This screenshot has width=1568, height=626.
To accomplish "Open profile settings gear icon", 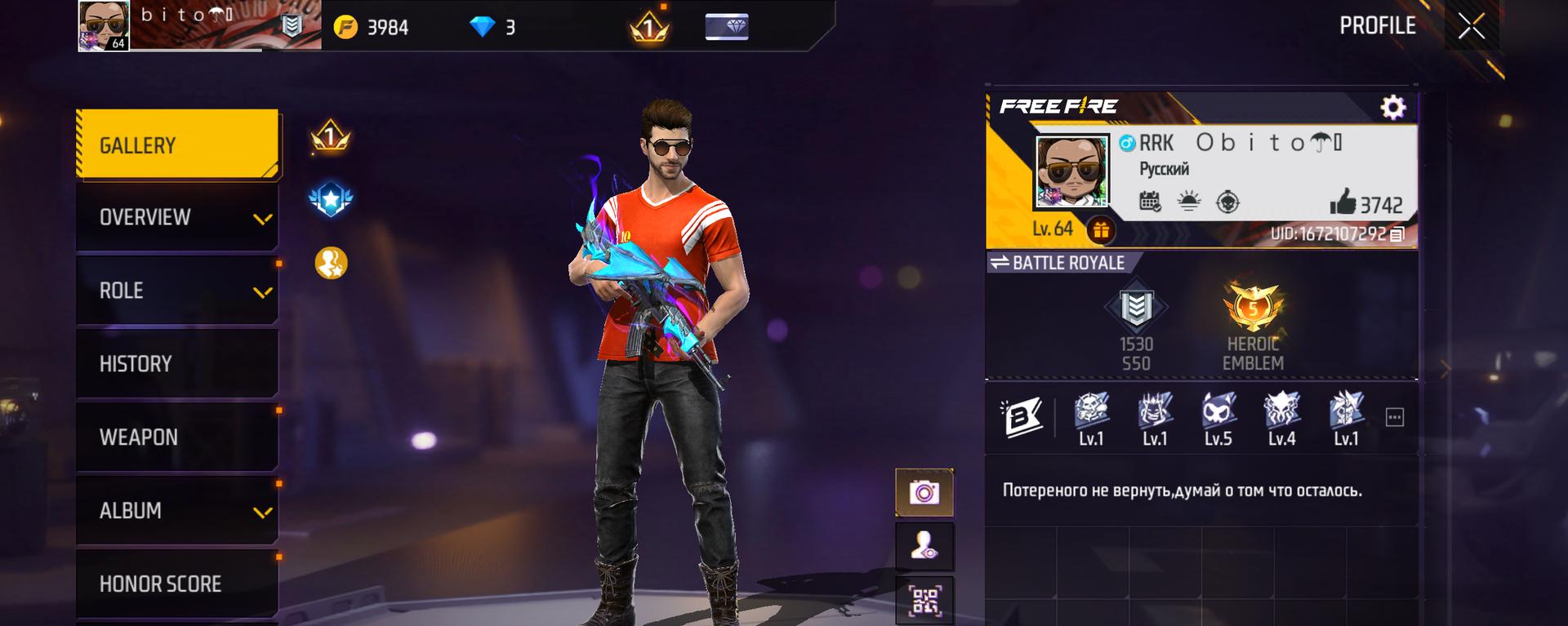I will point(1392,108).
